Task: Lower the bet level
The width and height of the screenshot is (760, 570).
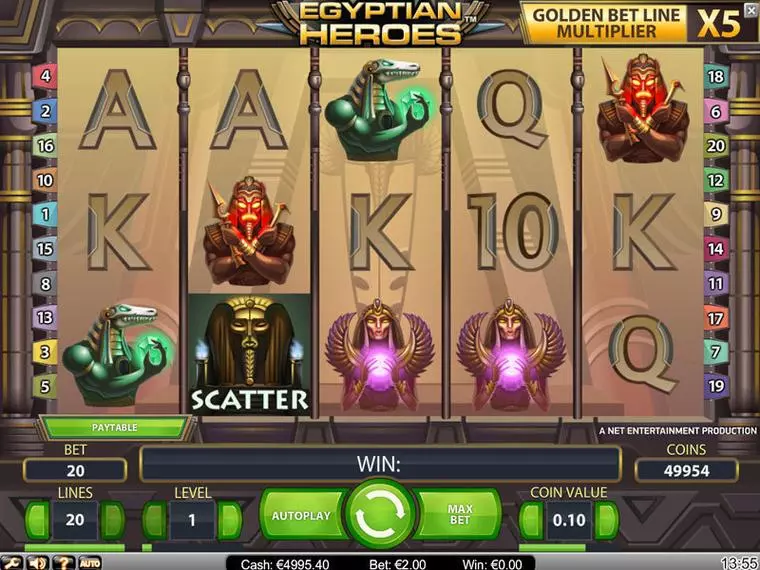Action: [155, 521]
